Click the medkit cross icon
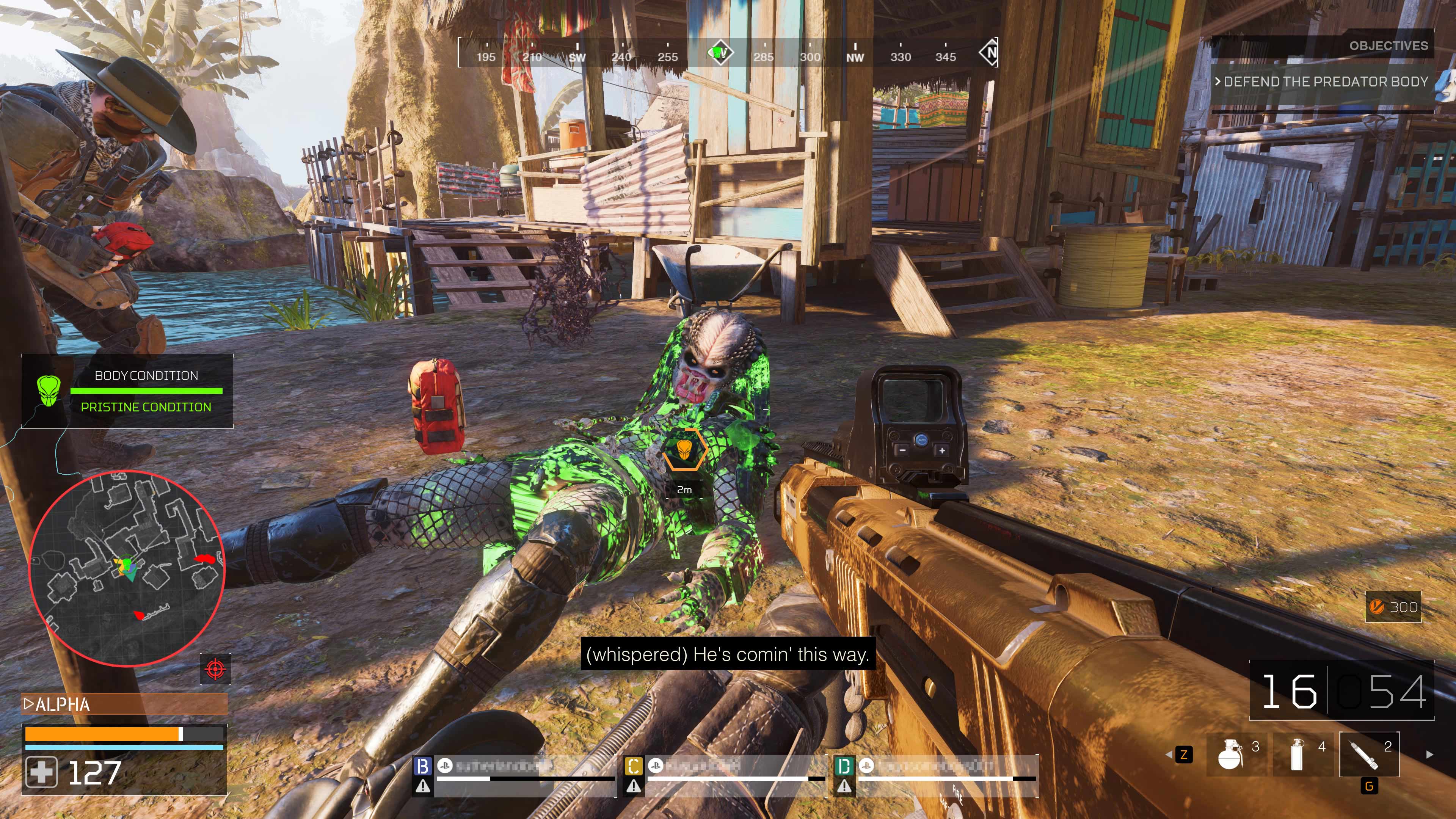1456x819 pixels. click(x=41, y=772)
